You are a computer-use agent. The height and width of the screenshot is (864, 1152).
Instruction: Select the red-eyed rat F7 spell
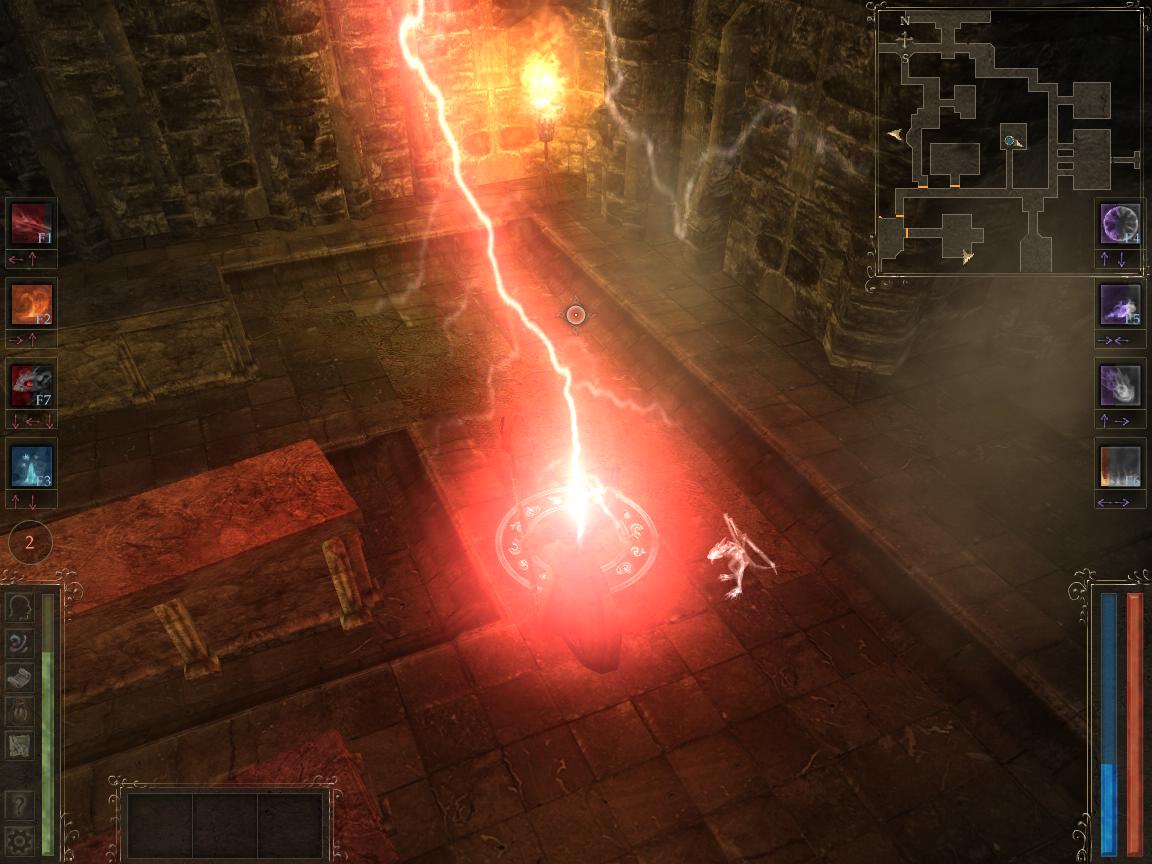click(x=31, y=383)
